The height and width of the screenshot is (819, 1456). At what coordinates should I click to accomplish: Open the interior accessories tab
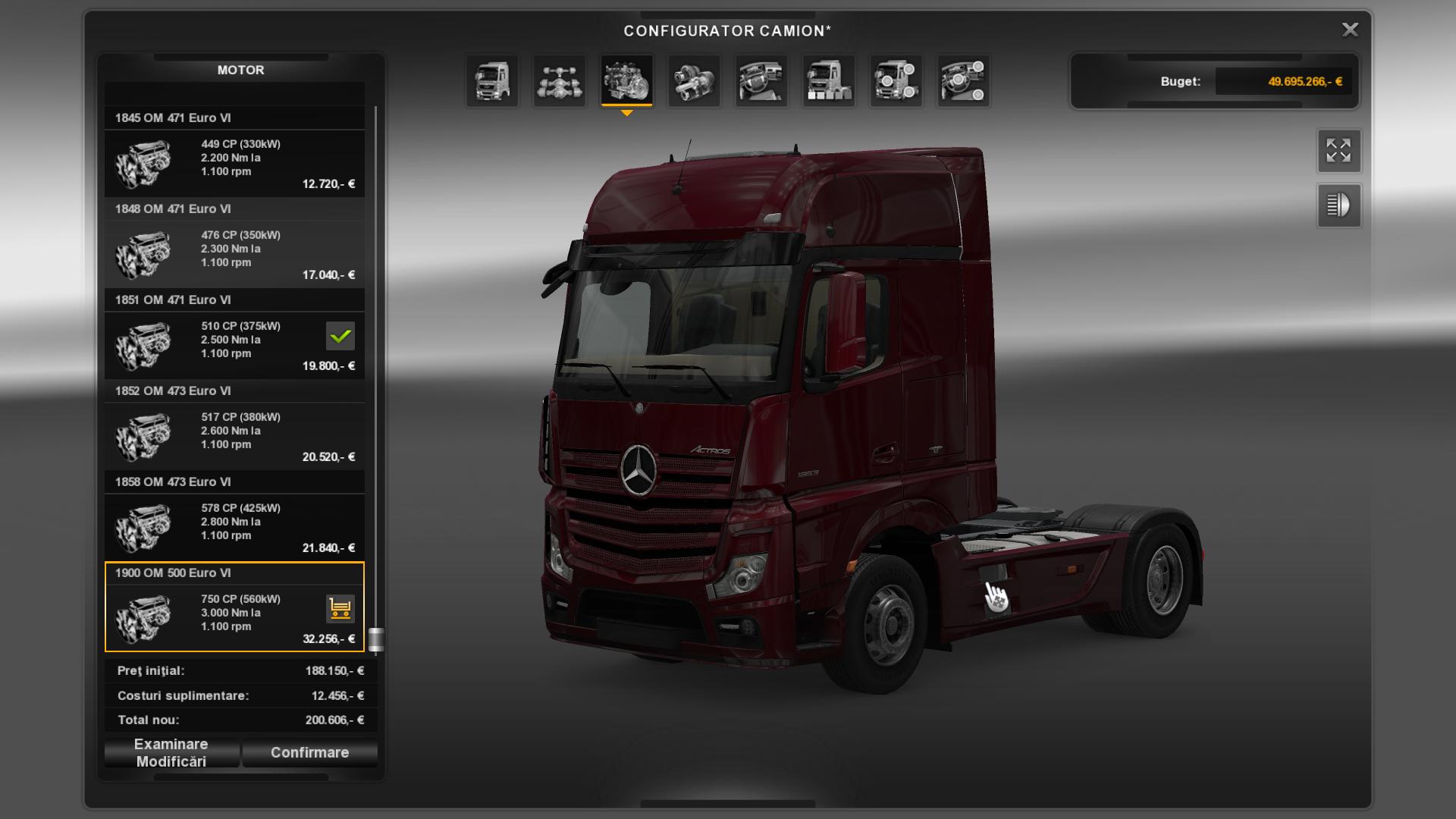963,80
